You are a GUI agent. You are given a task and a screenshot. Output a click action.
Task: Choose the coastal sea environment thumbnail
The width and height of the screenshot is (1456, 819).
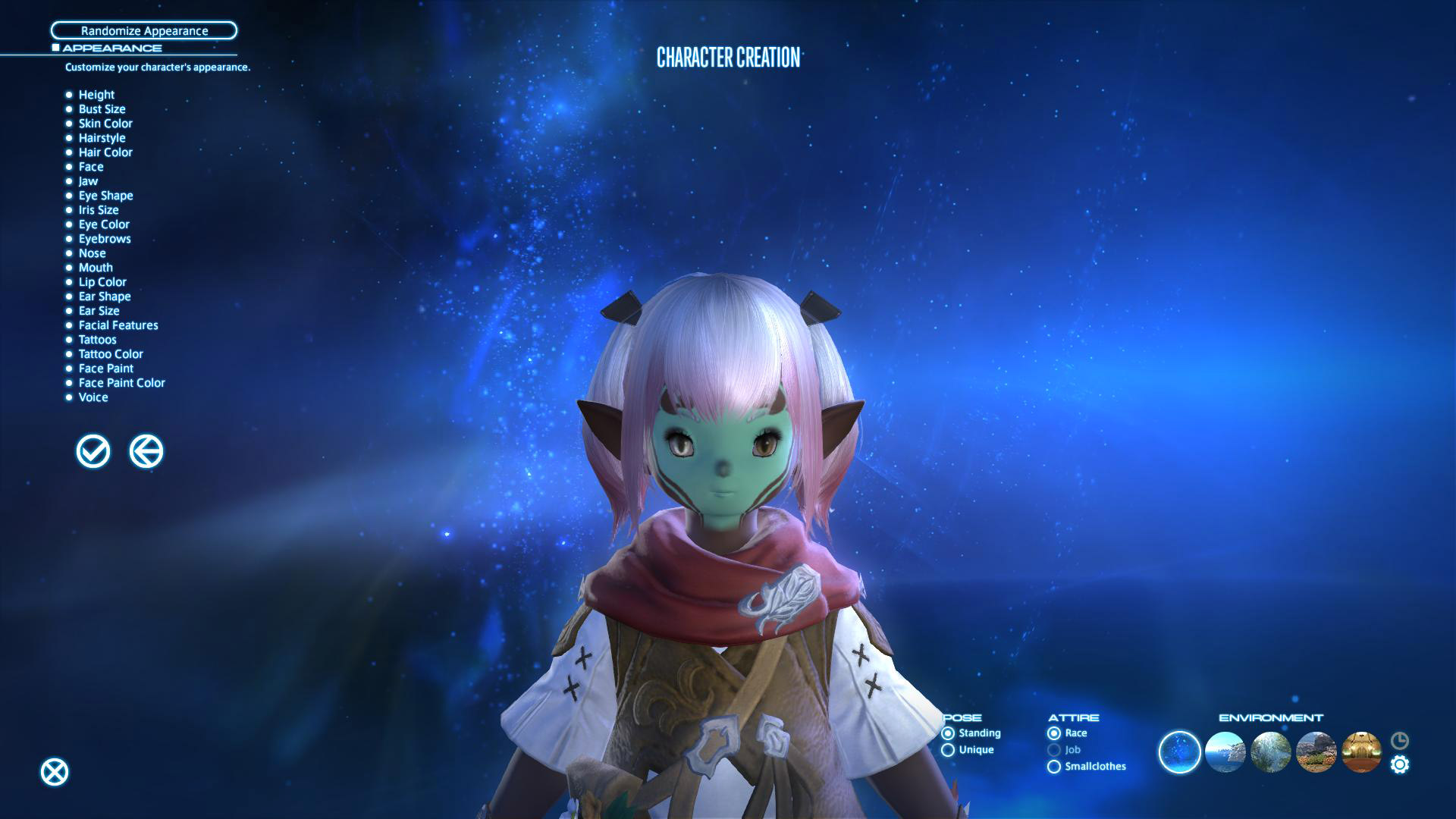click(x=1225, y=752)
